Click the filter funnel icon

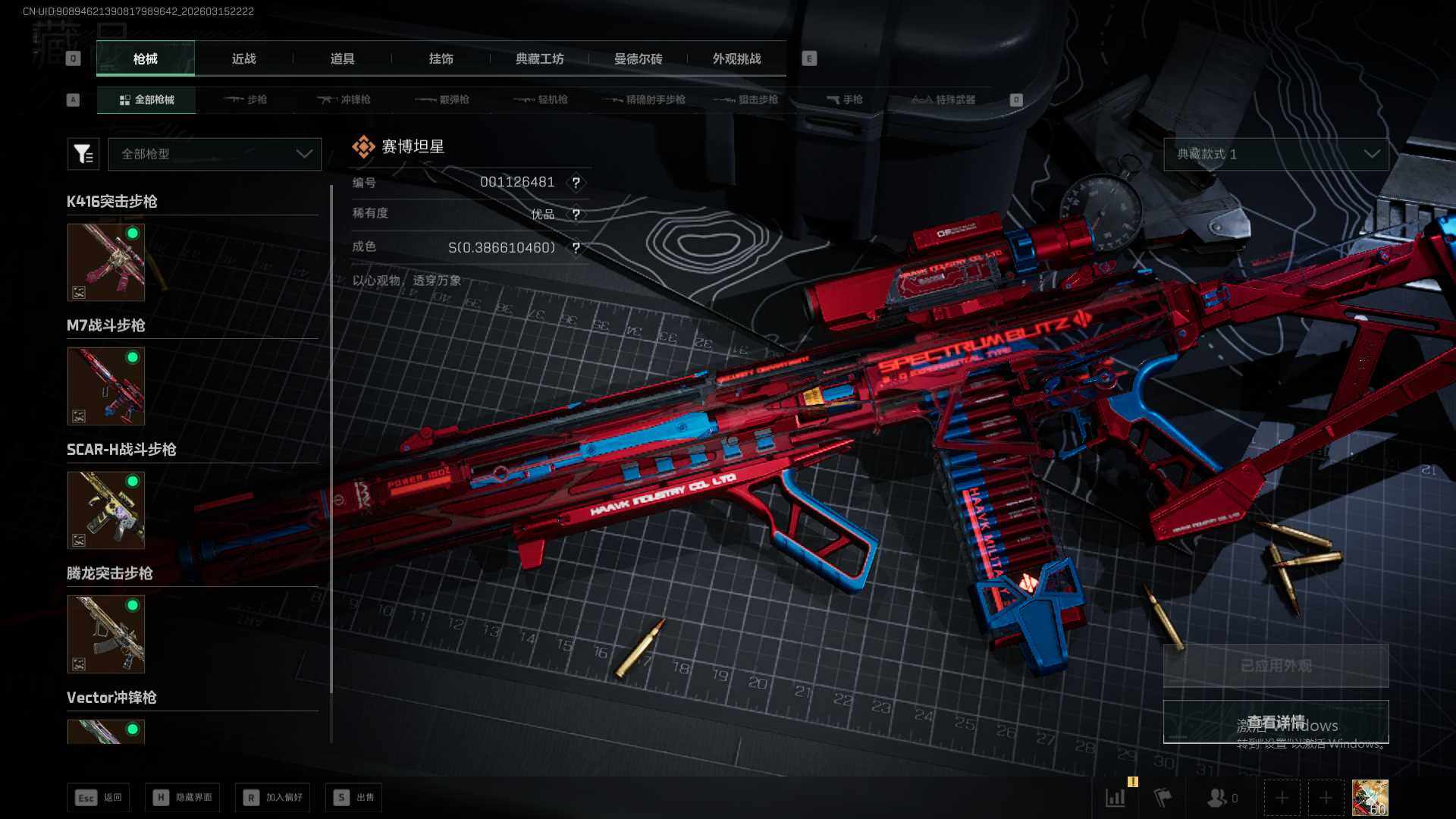click(x=83, y=154)
